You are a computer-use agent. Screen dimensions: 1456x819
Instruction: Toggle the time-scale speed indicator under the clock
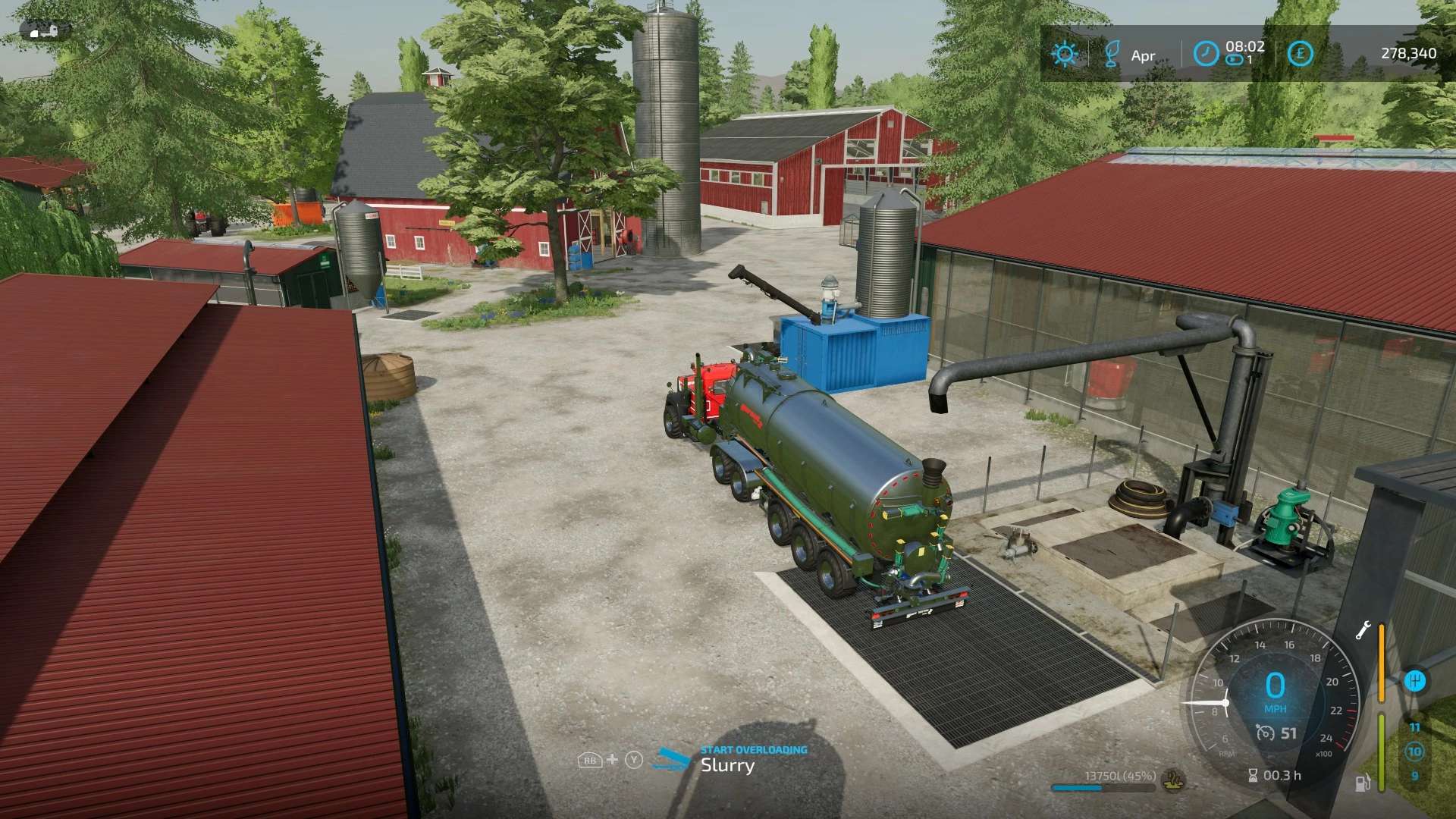coord(1235,60)
